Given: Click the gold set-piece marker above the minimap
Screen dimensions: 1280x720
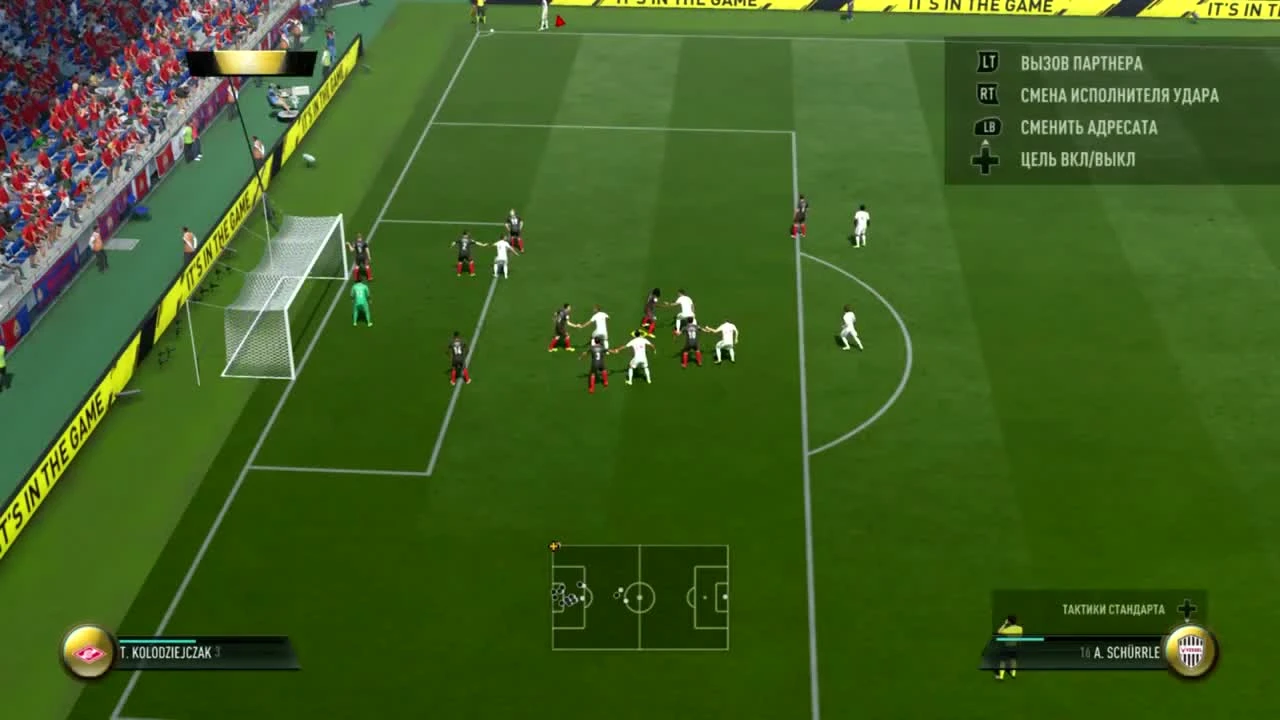Looking at the screenshot, I should tap(555, 546).
